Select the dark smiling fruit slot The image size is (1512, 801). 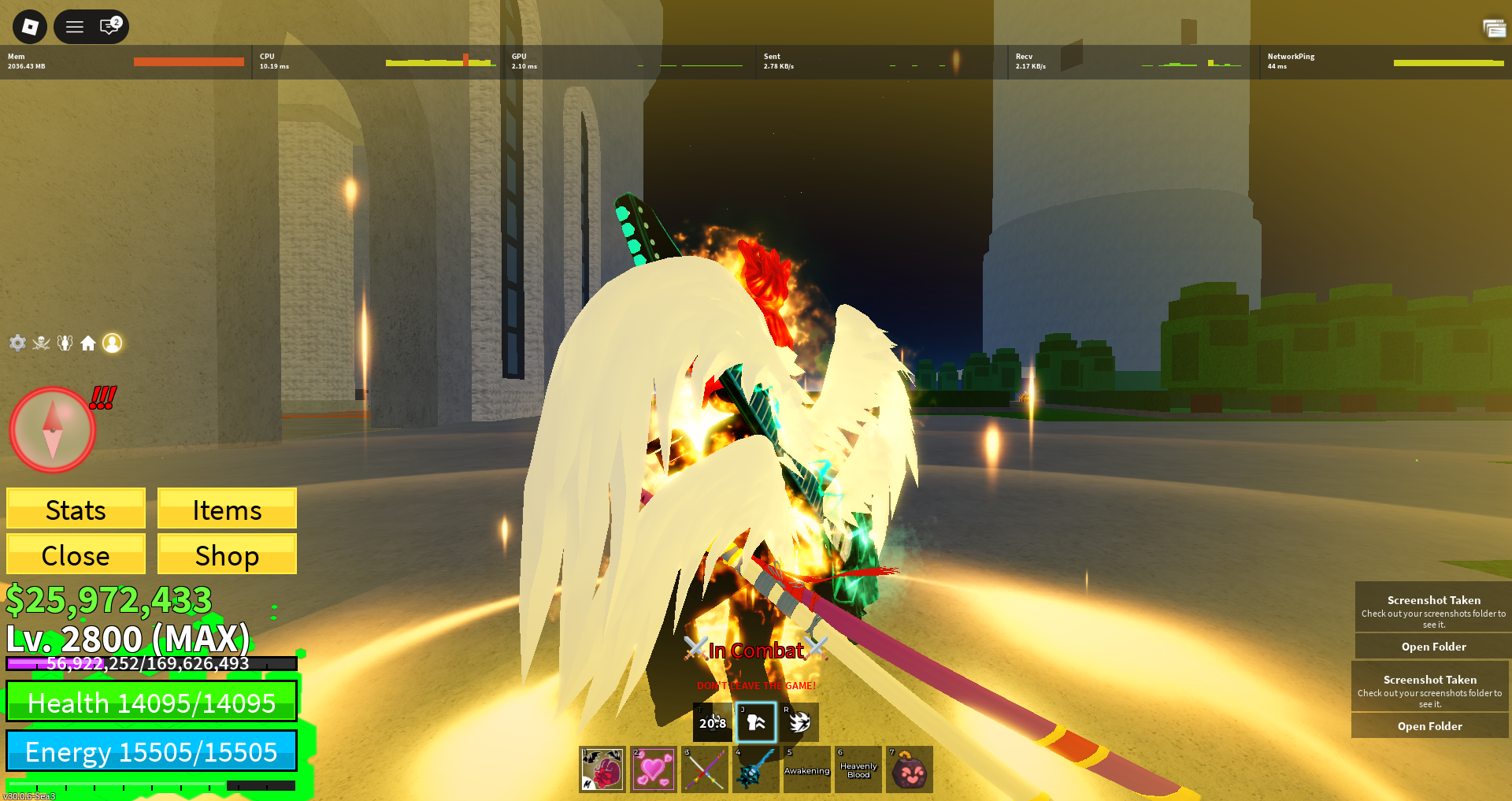tap(910, 769)
